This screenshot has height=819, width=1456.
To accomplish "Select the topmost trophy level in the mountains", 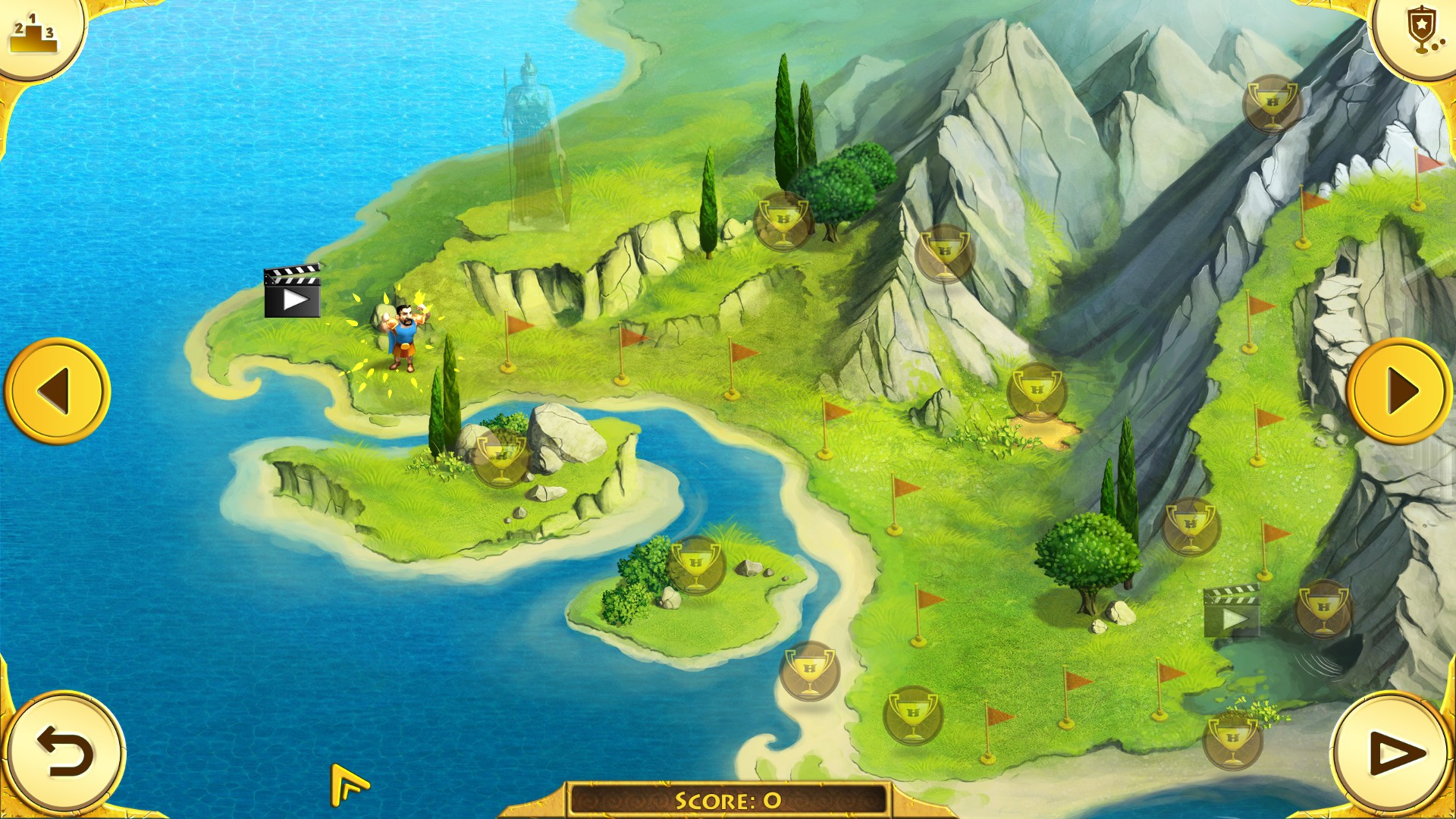I will 1271,106.
